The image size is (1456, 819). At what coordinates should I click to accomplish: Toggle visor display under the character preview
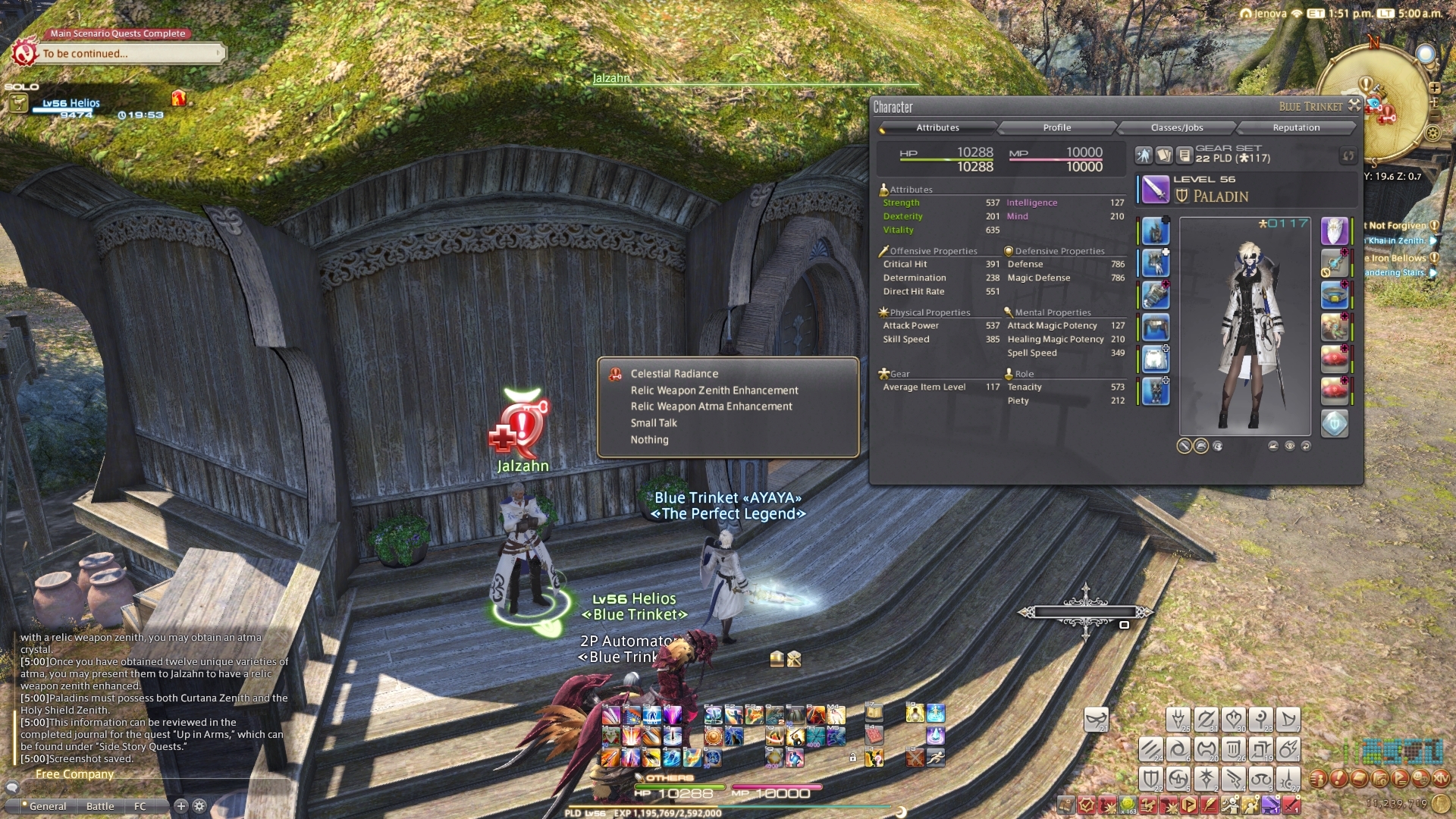click(1218, 447)
